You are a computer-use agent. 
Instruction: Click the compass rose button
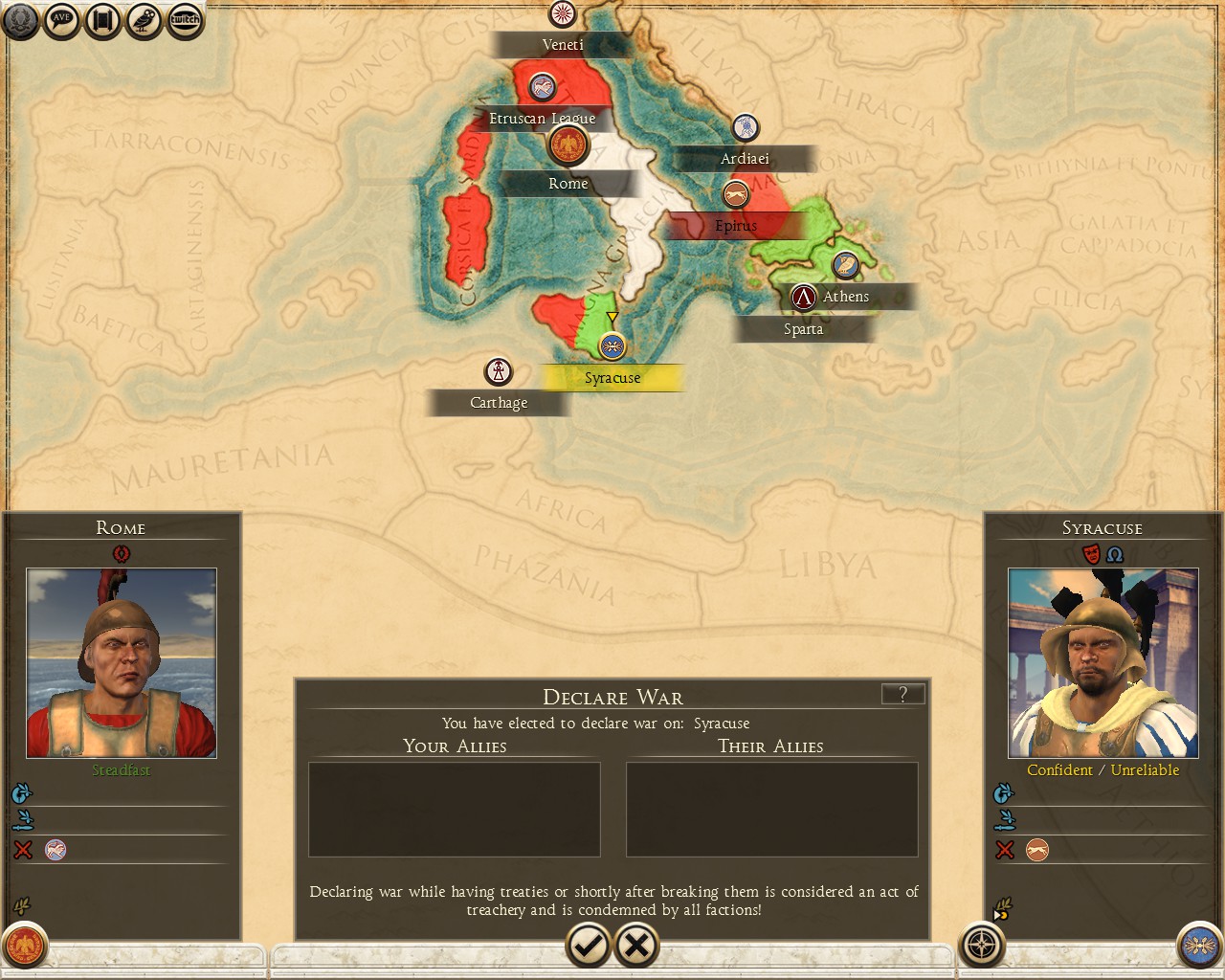click(x=981, y=946)
